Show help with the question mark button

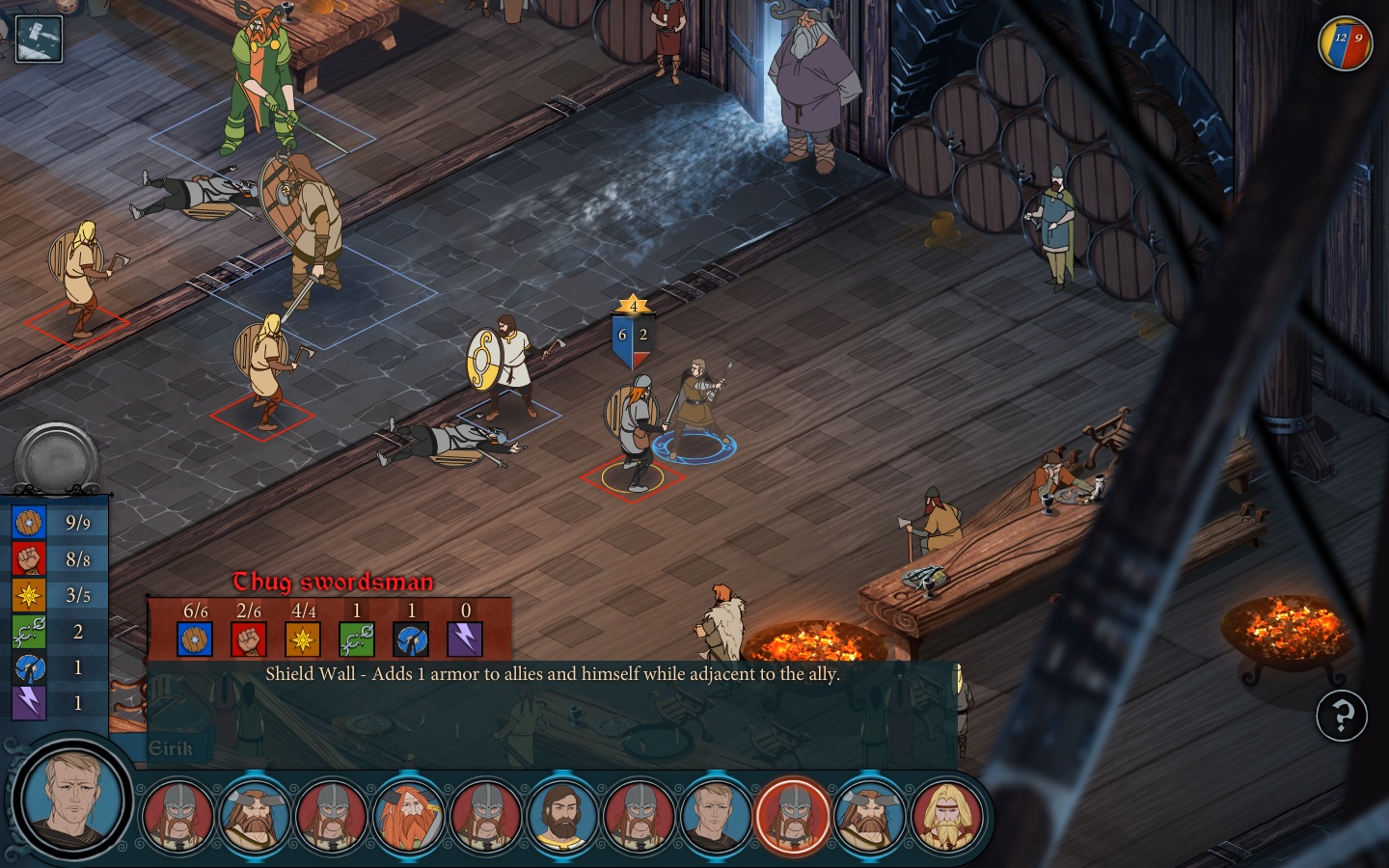1342,716
